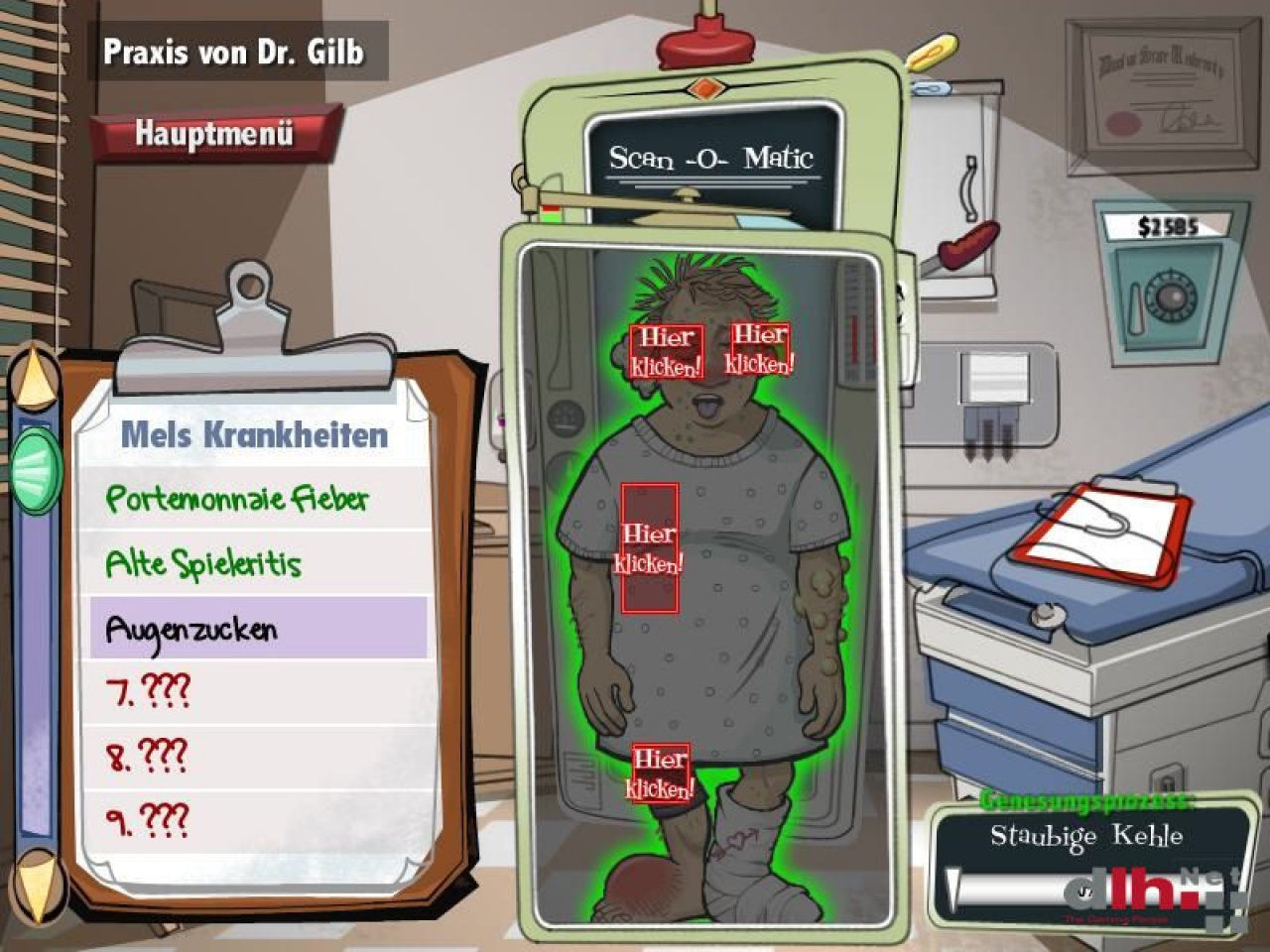Viewport: 1270px width, 952px height.
Task: Click the unknown disease entry 7.???
Action: tap(149, 691)
